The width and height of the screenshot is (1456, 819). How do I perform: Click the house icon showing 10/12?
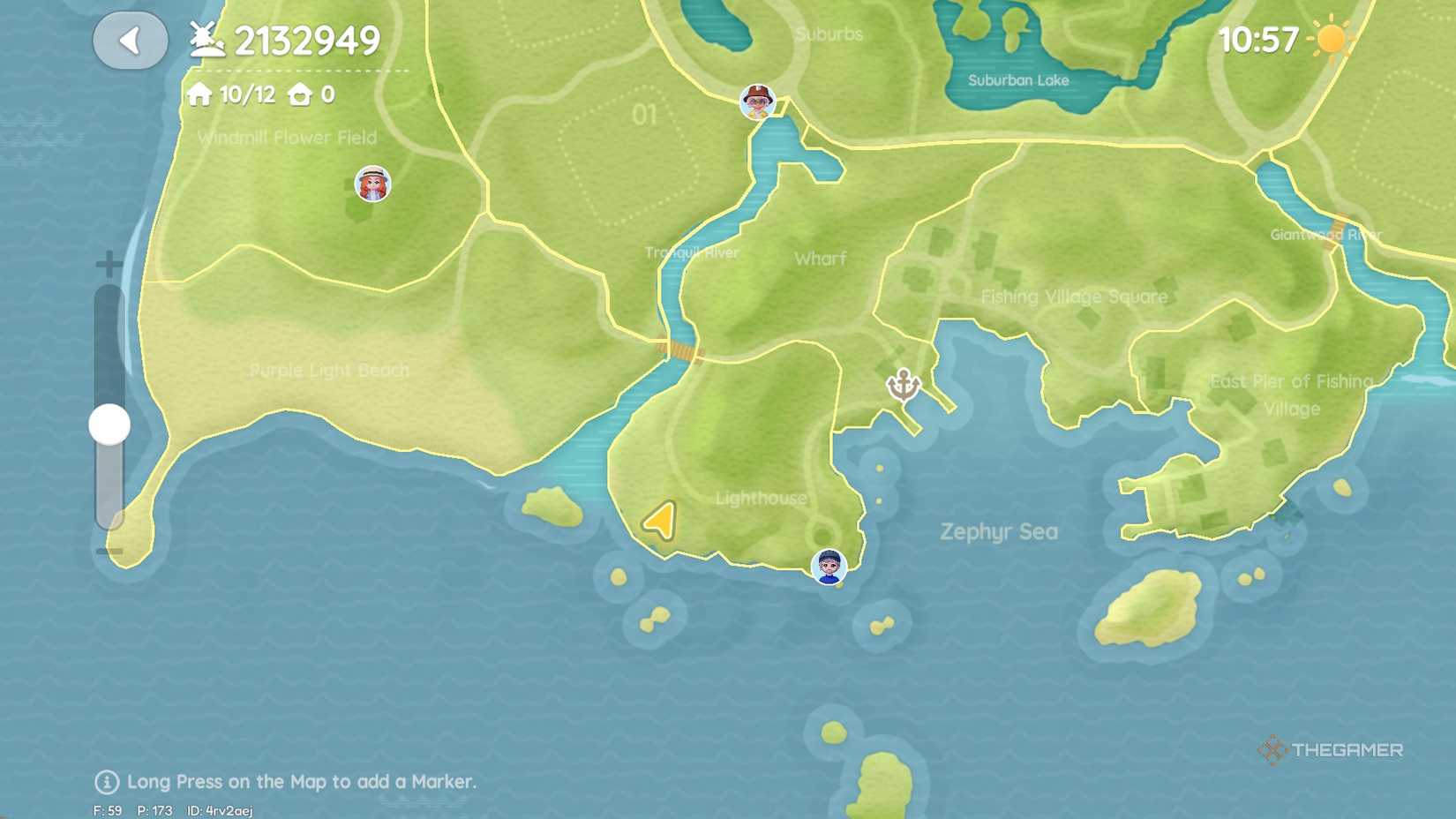(200, 94)
